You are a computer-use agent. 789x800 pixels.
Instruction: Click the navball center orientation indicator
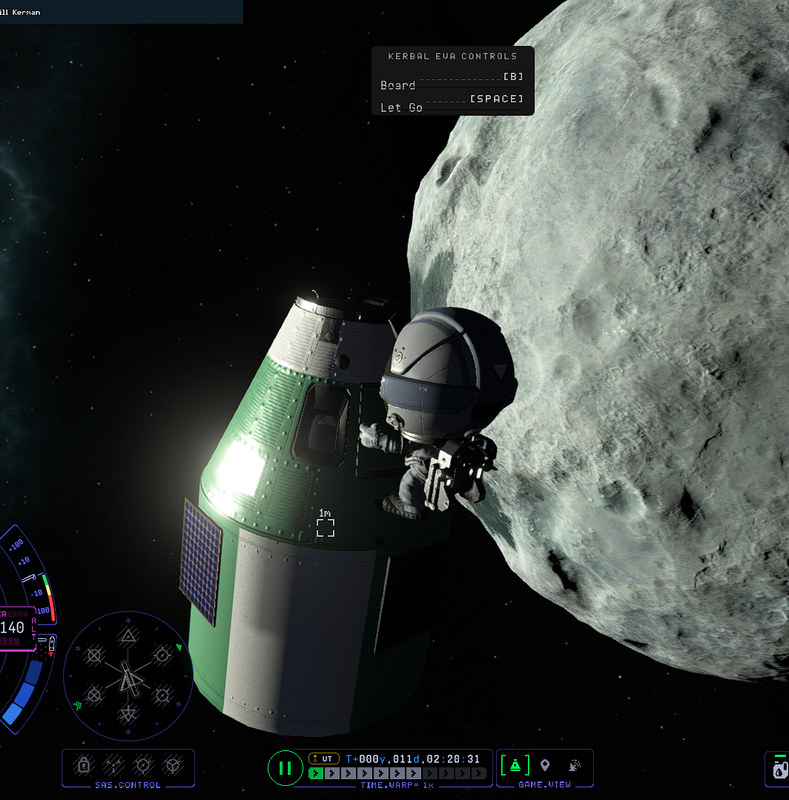[x=128, y=676]
